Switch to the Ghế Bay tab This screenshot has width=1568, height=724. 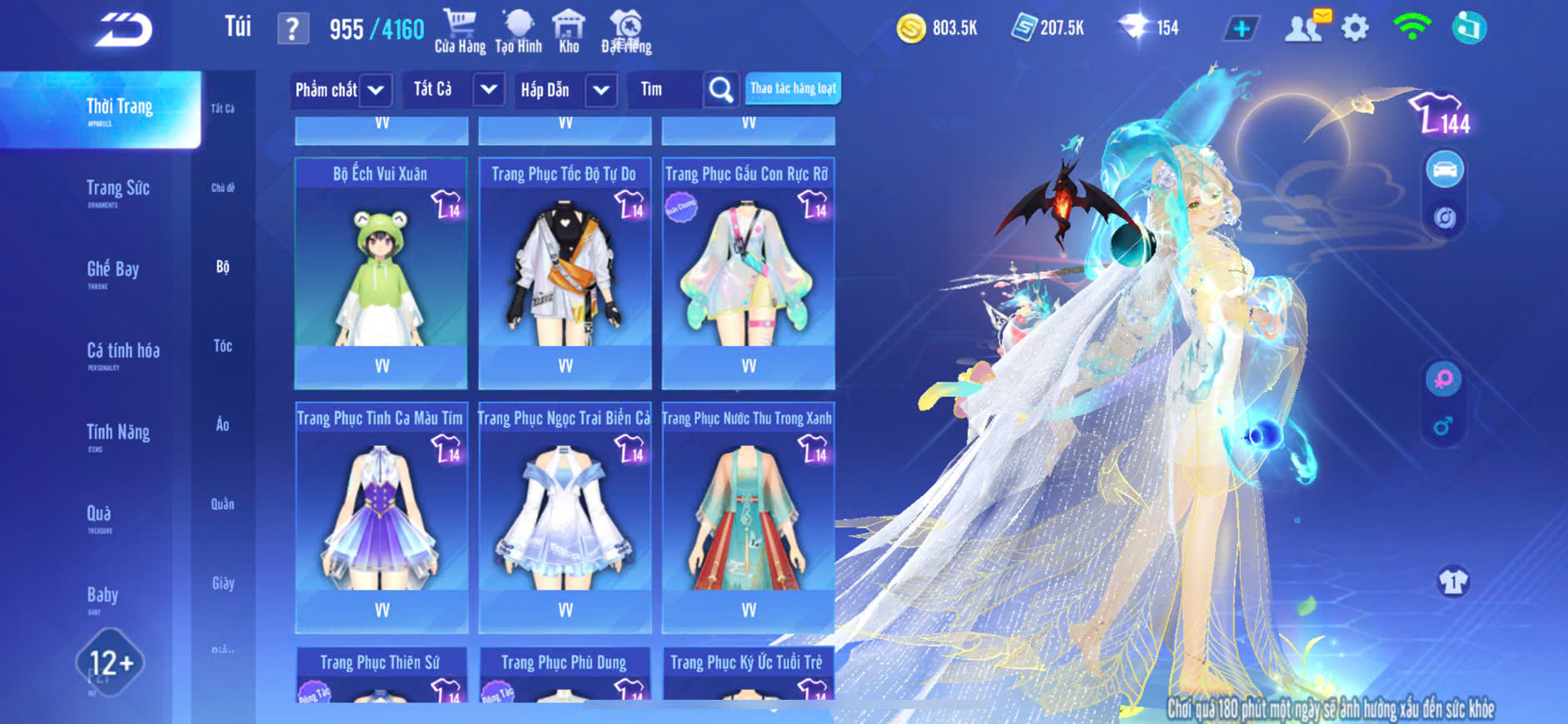(x=113, y=270)
